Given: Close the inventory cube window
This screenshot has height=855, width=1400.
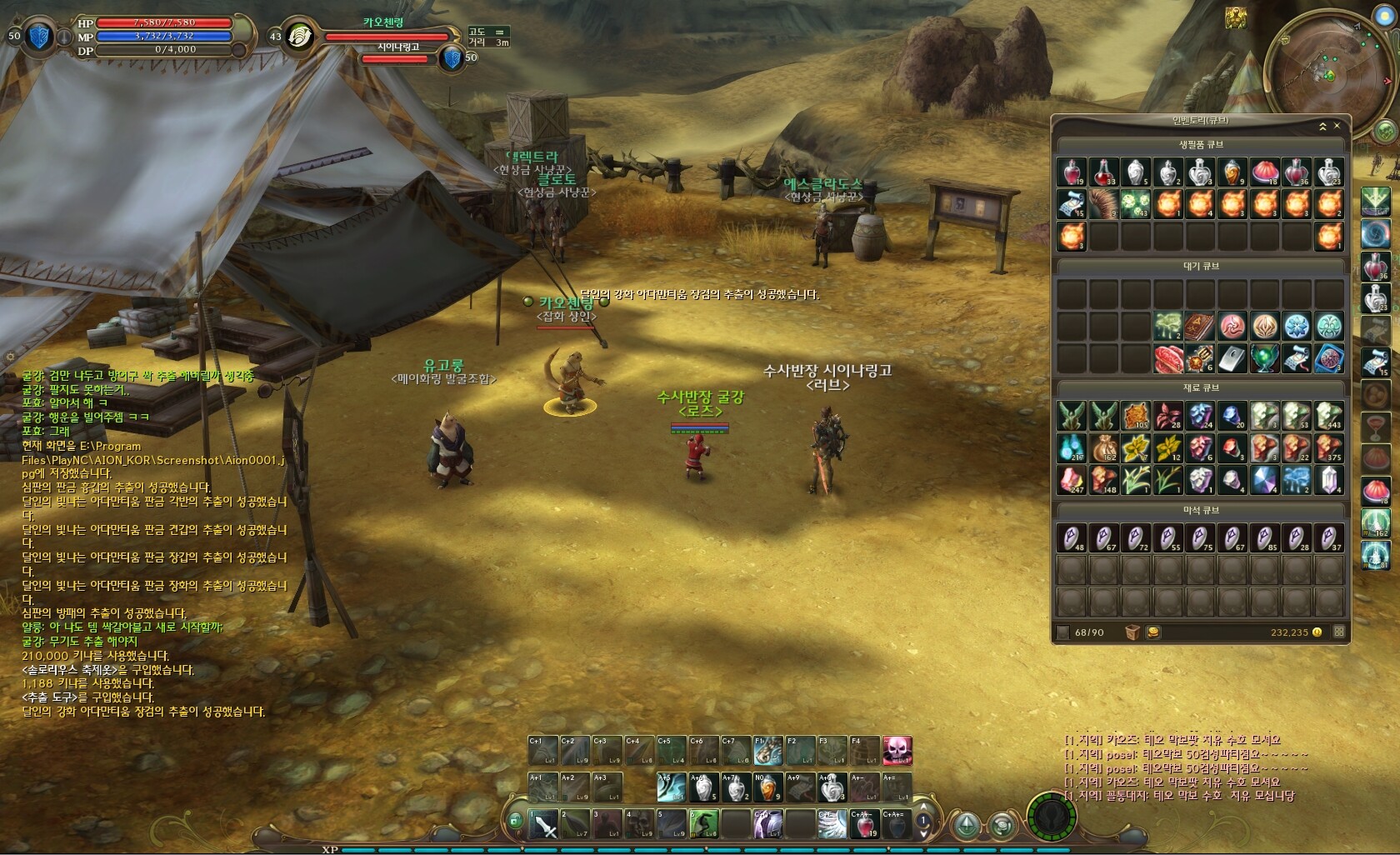Looking at the screenshot, I should (1337, 126).
